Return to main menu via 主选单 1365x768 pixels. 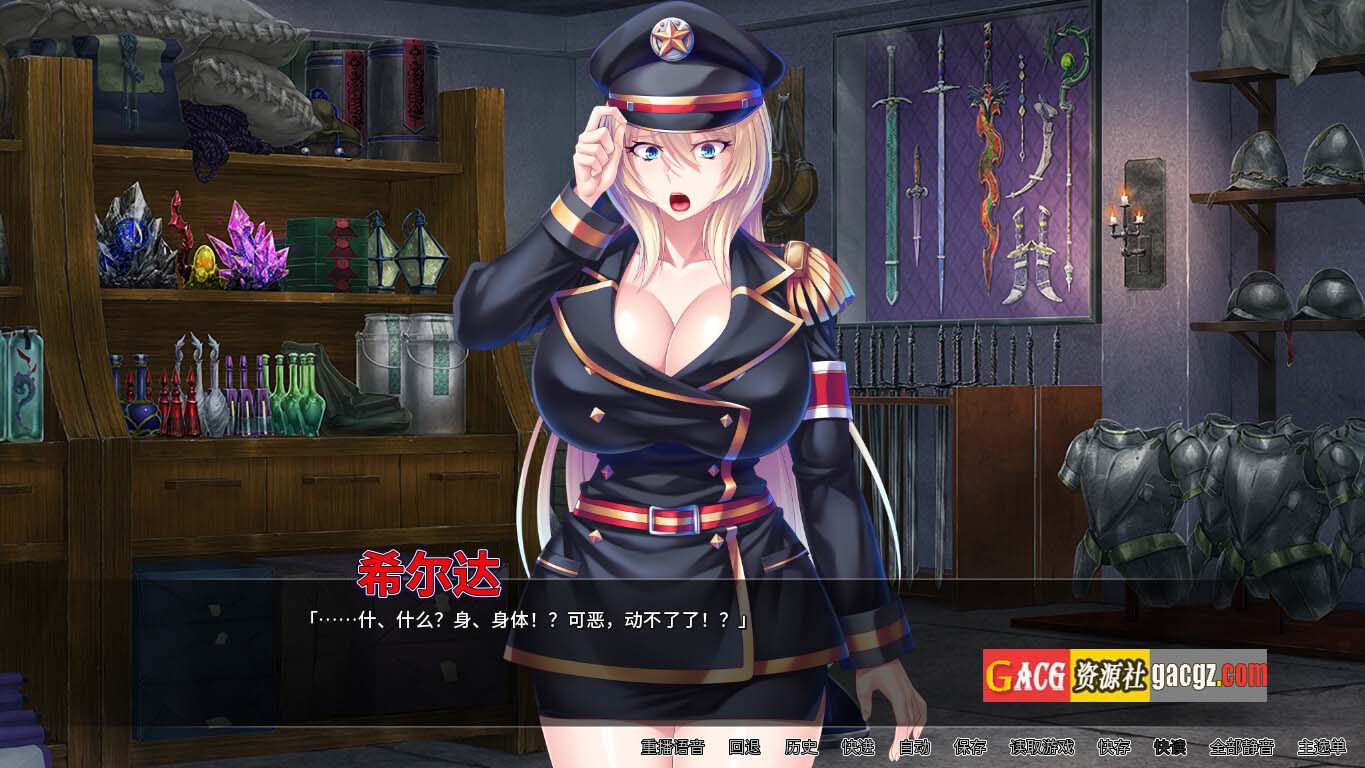click(x=1321, y=747)
